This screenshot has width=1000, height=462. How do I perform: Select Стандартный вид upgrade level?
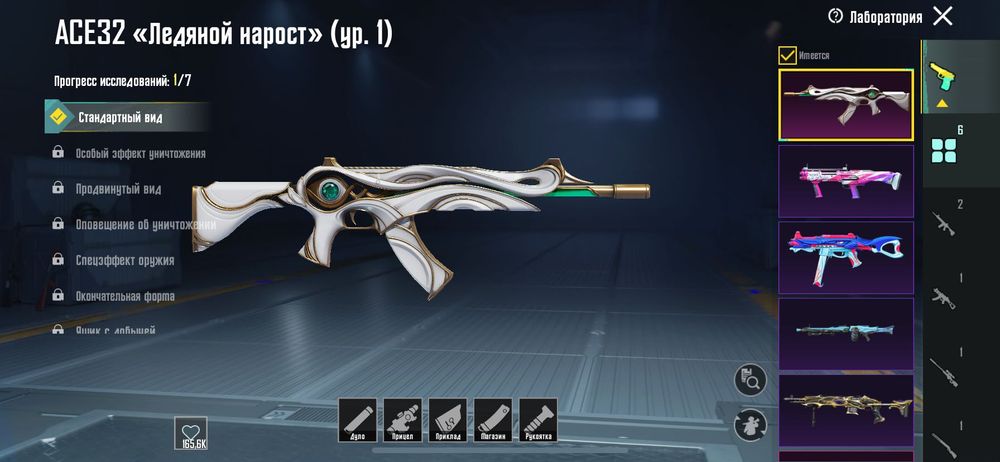120,117
